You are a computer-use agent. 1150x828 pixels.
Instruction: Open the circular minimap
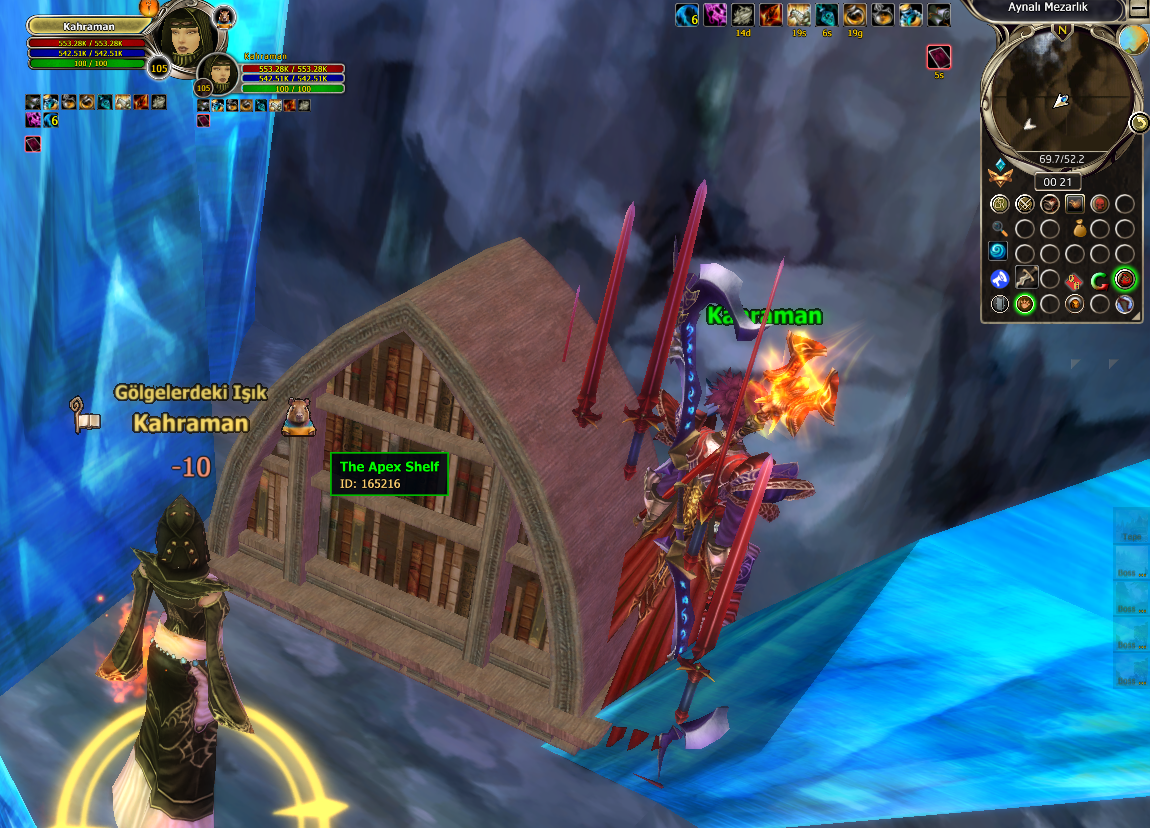coord(1060,98)
